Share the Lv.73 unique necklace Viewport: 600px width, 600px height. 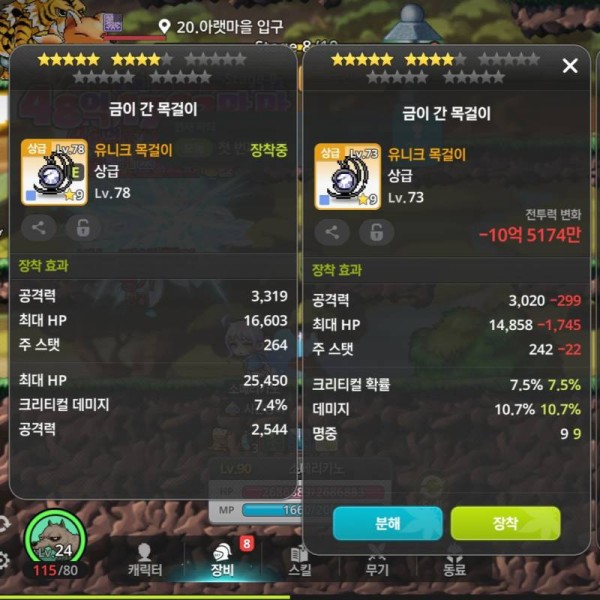(332, 233)
